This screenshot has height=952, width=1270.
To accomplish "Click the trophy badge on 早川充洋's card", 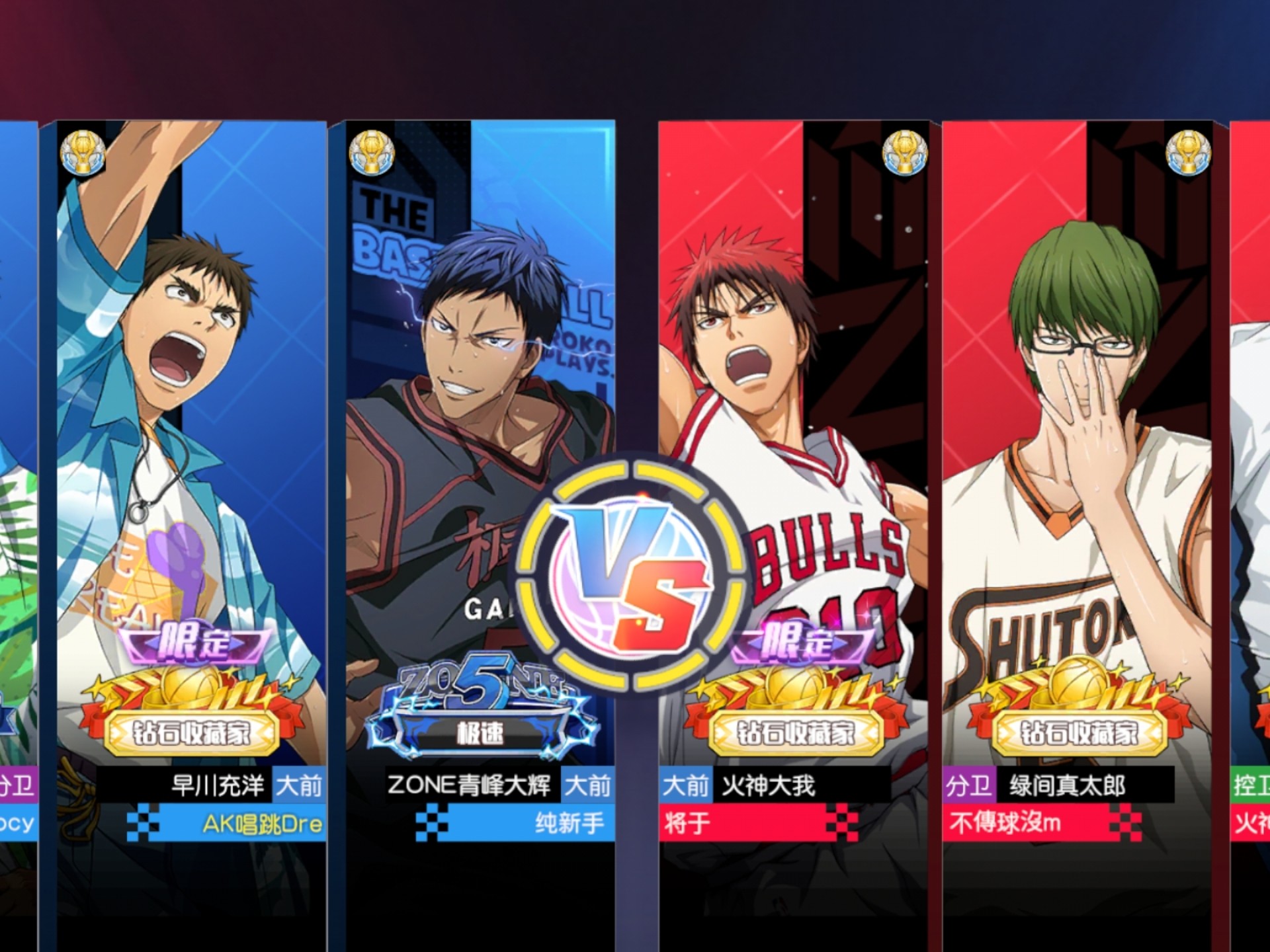I will click(x=83, y=153).
